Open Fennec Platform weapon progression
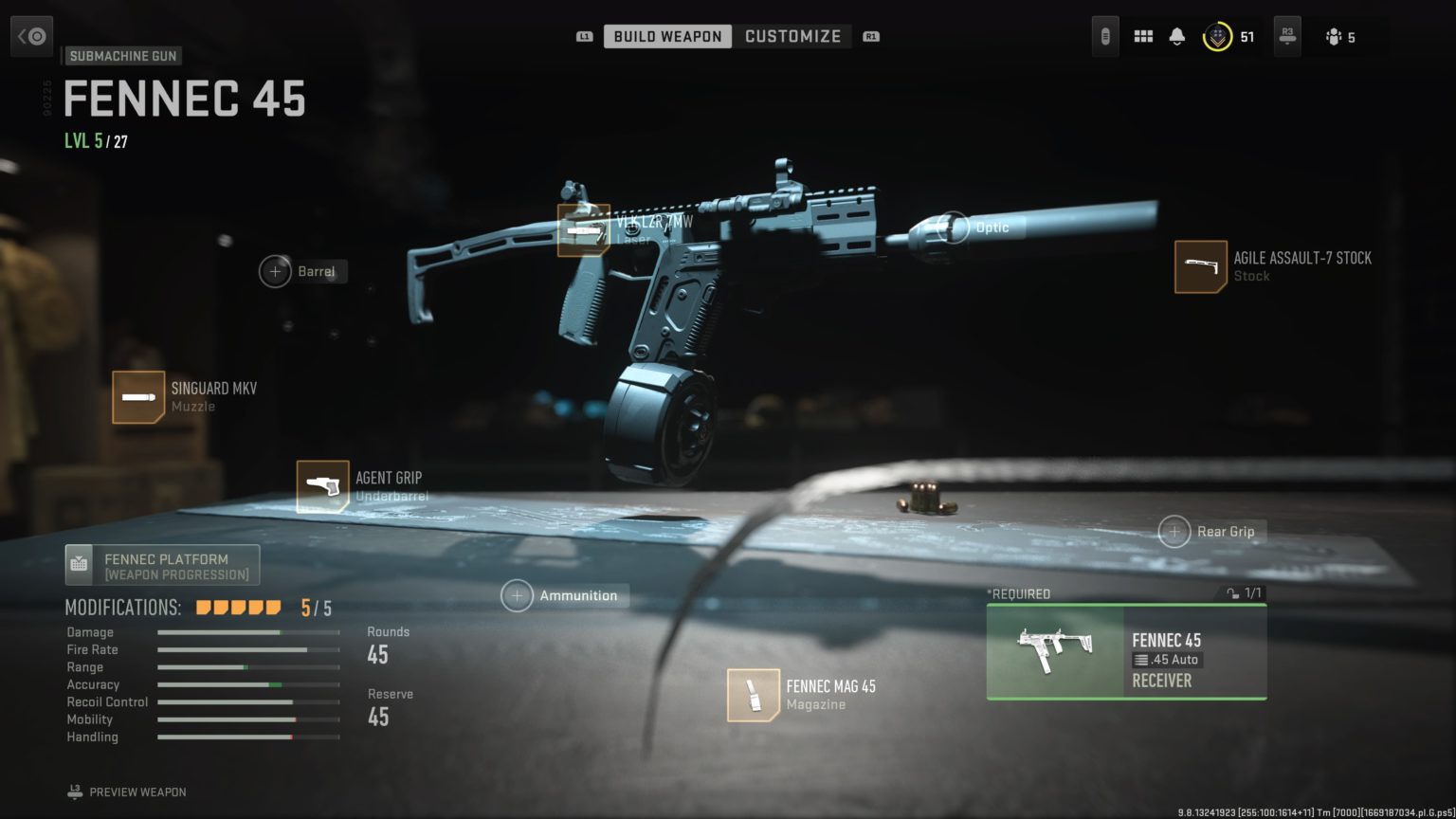The width and height of the screenshot is (1456, 819). 162,565
